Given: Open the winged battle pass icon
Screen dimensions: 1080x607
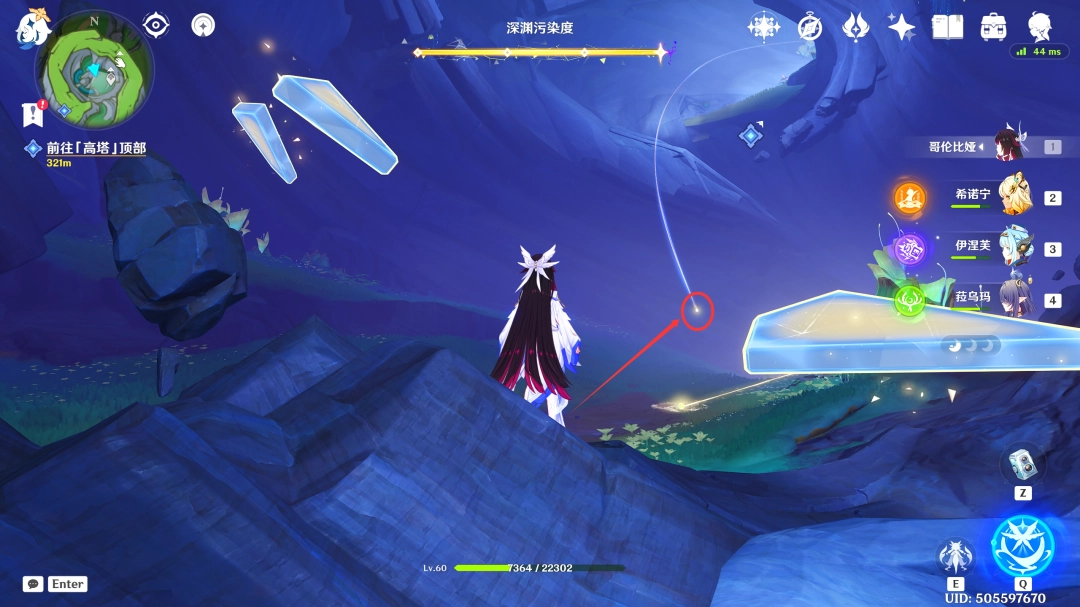Looking at the screenshot, I should pos(855,27).
